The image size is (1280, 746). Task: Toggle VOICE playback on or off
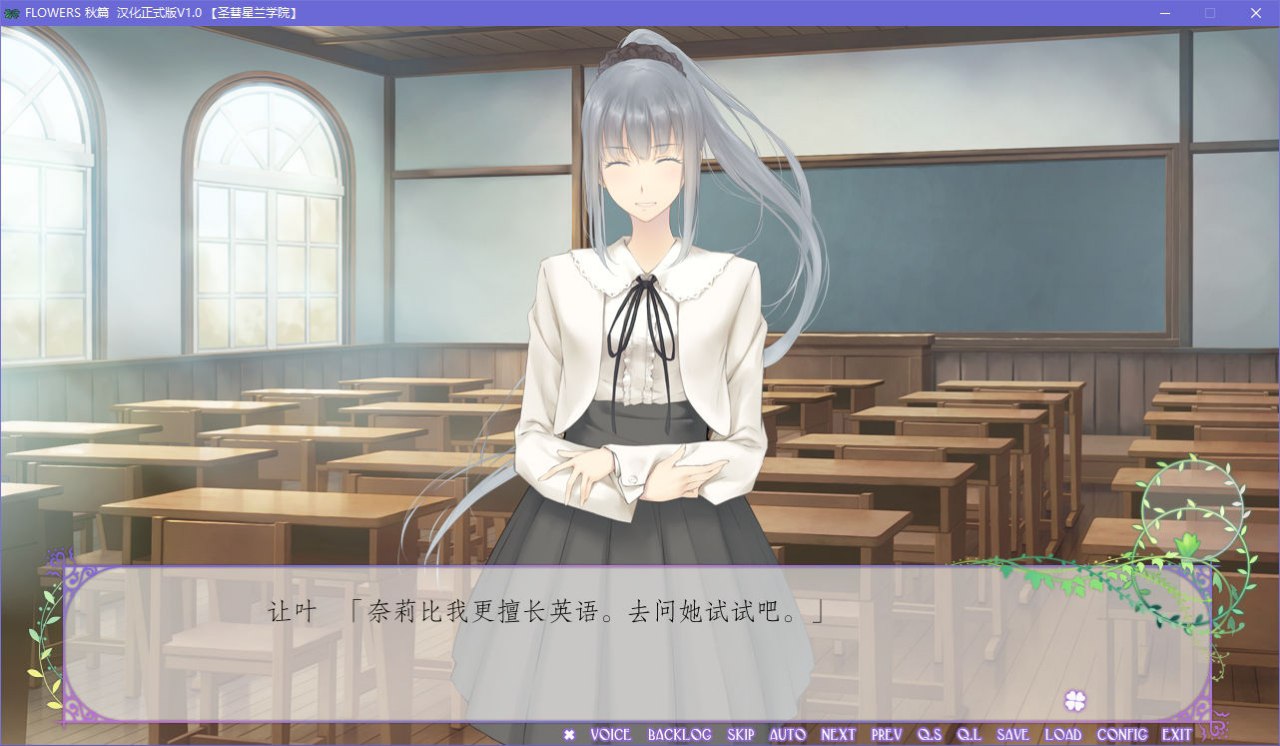[x=610, y=734]
